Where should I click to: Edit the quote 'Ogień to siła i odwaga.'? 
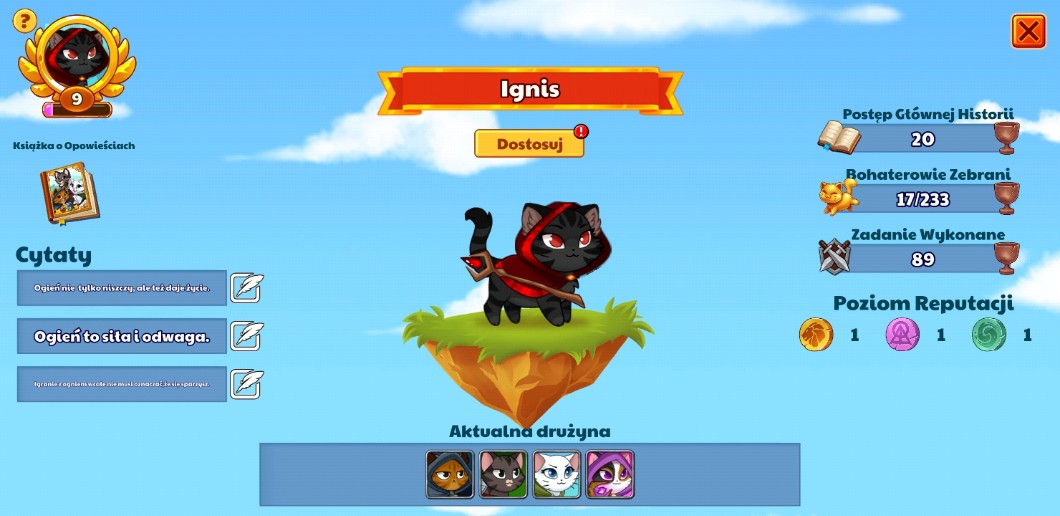[247, 336]
